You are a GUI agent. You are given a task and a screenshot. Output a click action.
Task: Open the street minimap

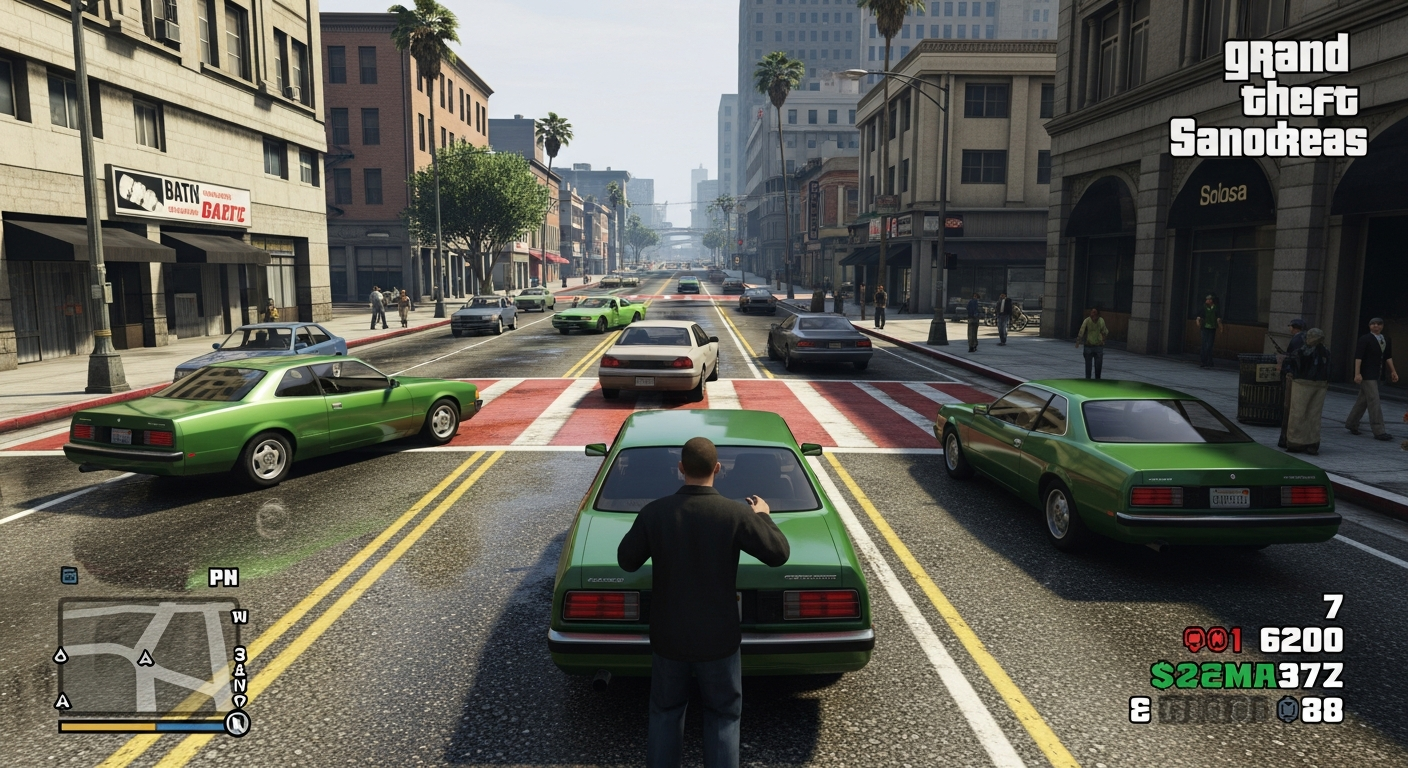point(148,656)
